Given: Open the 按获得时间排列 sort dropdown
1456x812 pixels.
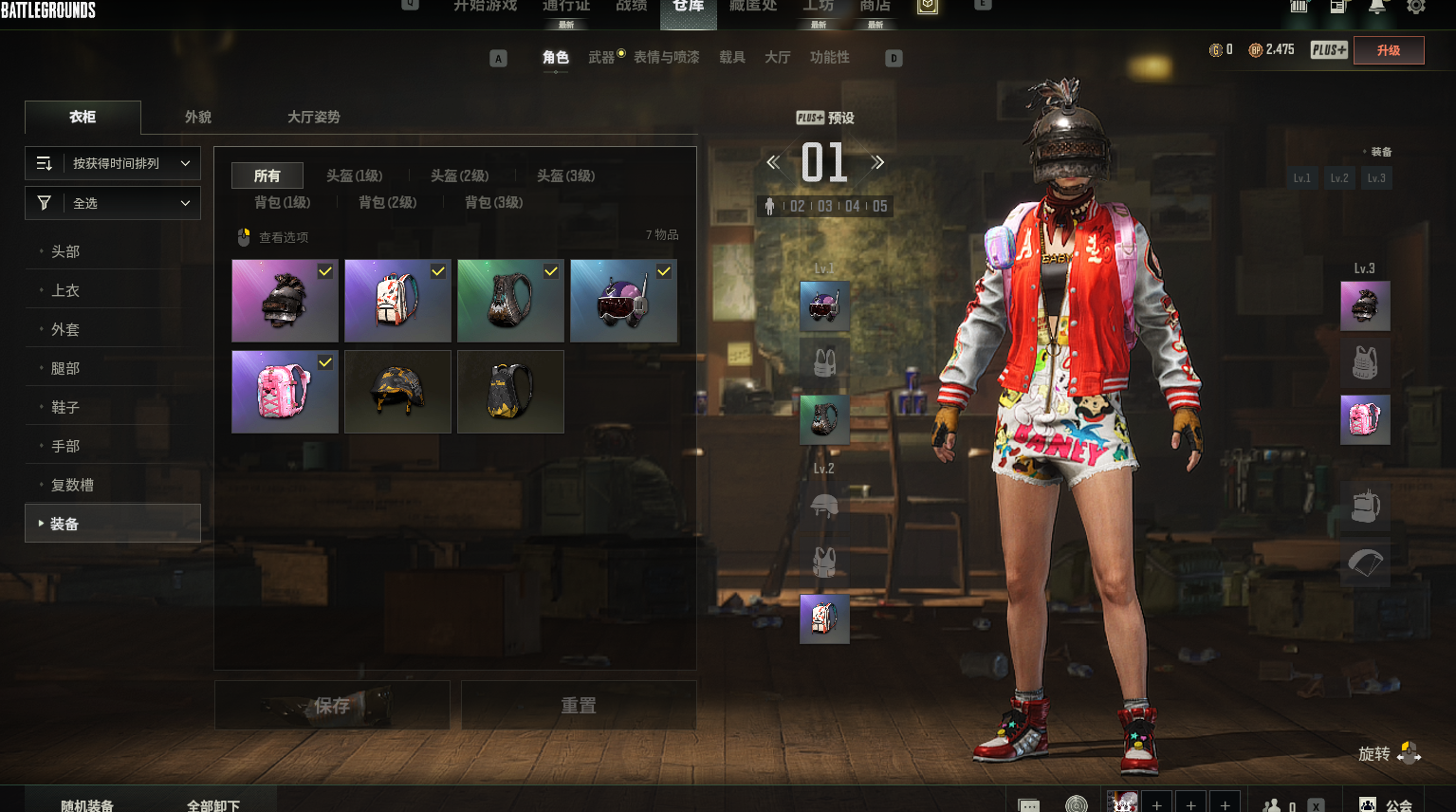Looking at the screenshot, I should pyautogui.click(x=113, y=163).
